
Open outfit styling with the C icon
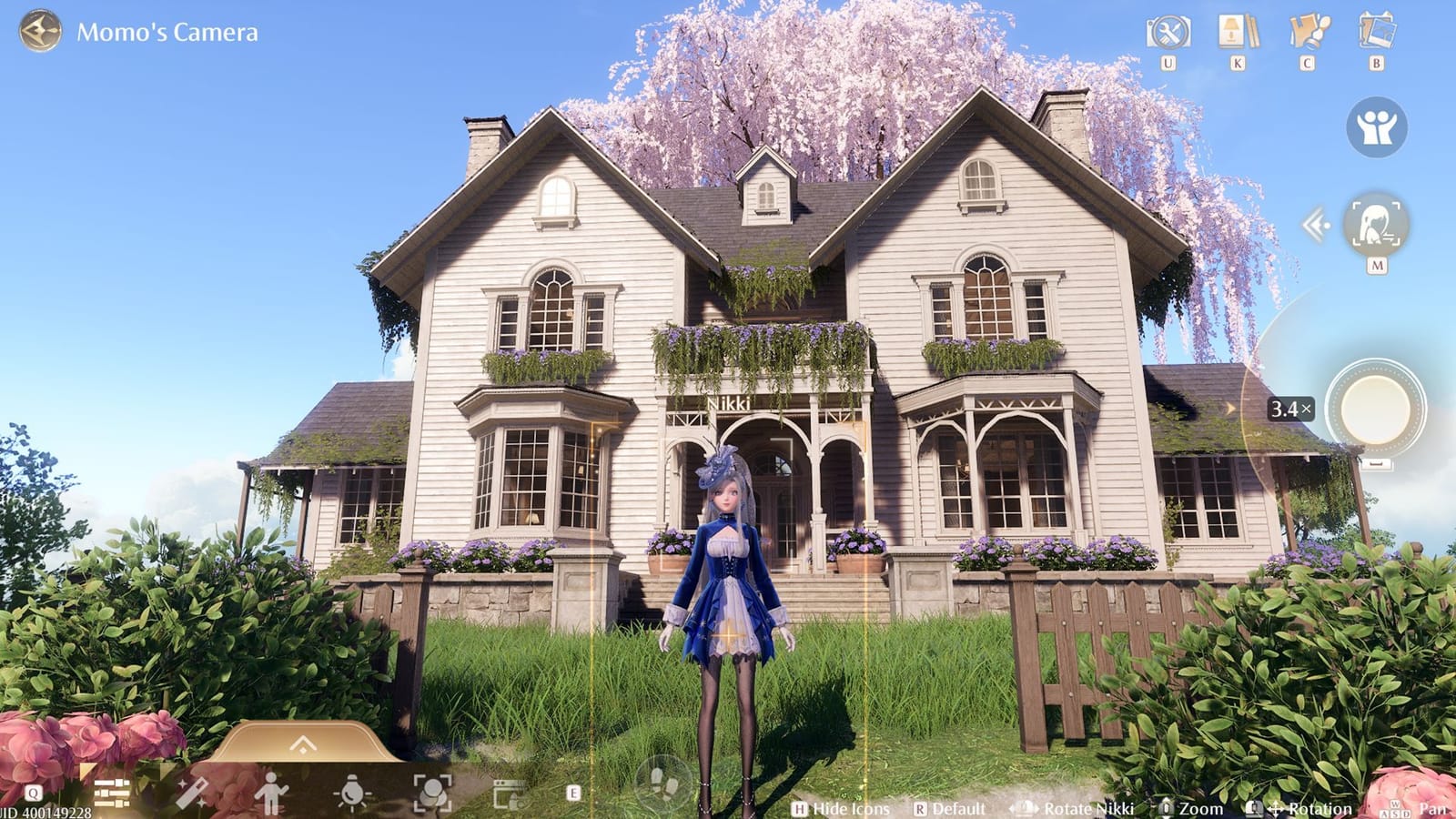pyautogui.click(x=1308, y=32)
